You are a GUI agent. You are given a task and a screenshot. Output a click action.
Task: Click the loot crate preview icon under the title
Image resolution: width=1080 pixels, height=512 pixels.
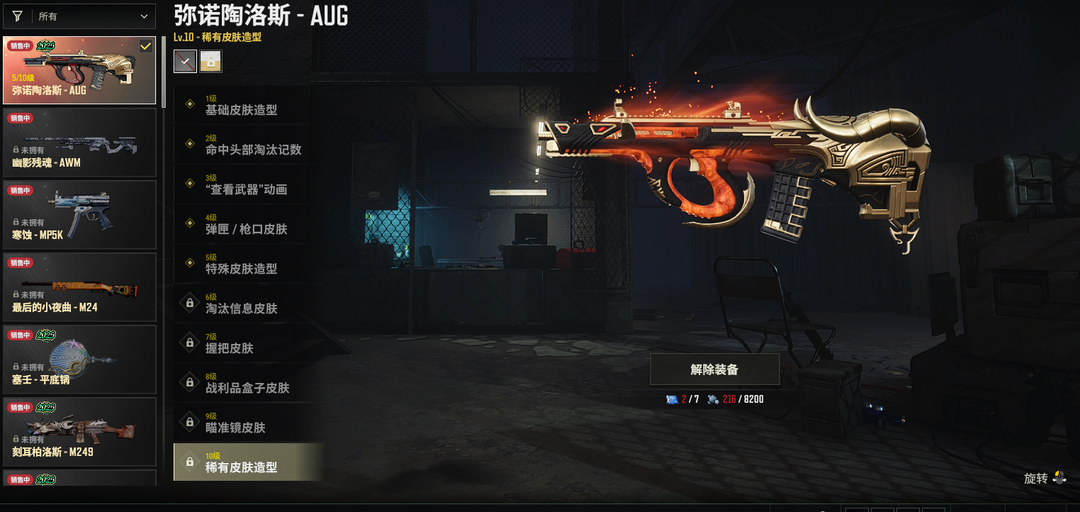(211, 61)
